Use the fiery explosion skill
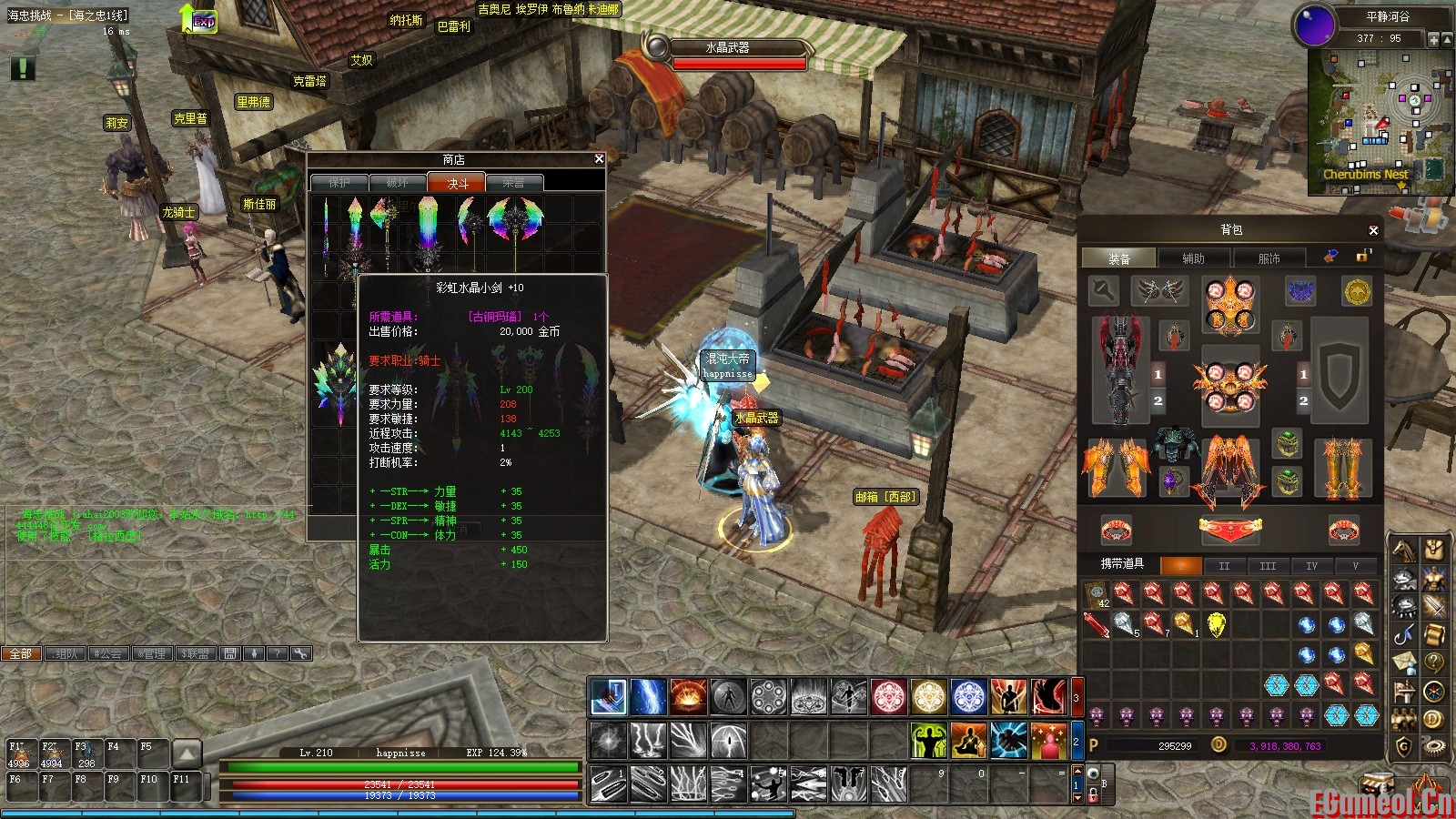1456x819 pixels. coord(689,697)
